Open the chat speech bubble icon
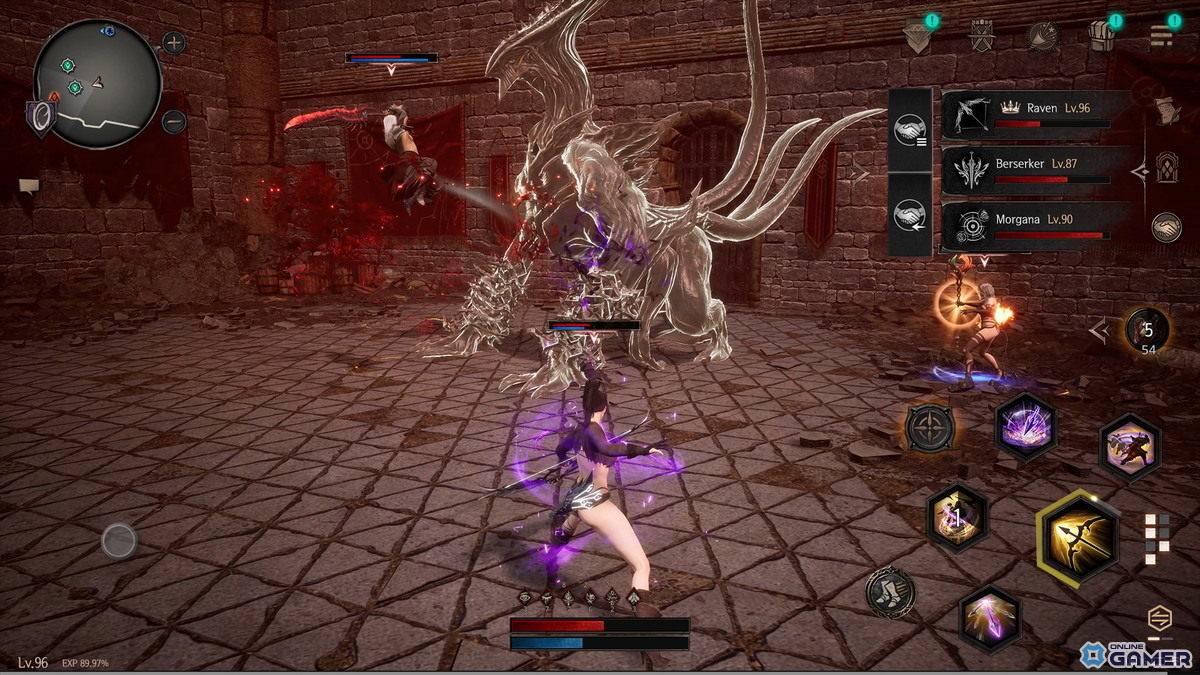The image size is (1200, 675). (29, 185)
